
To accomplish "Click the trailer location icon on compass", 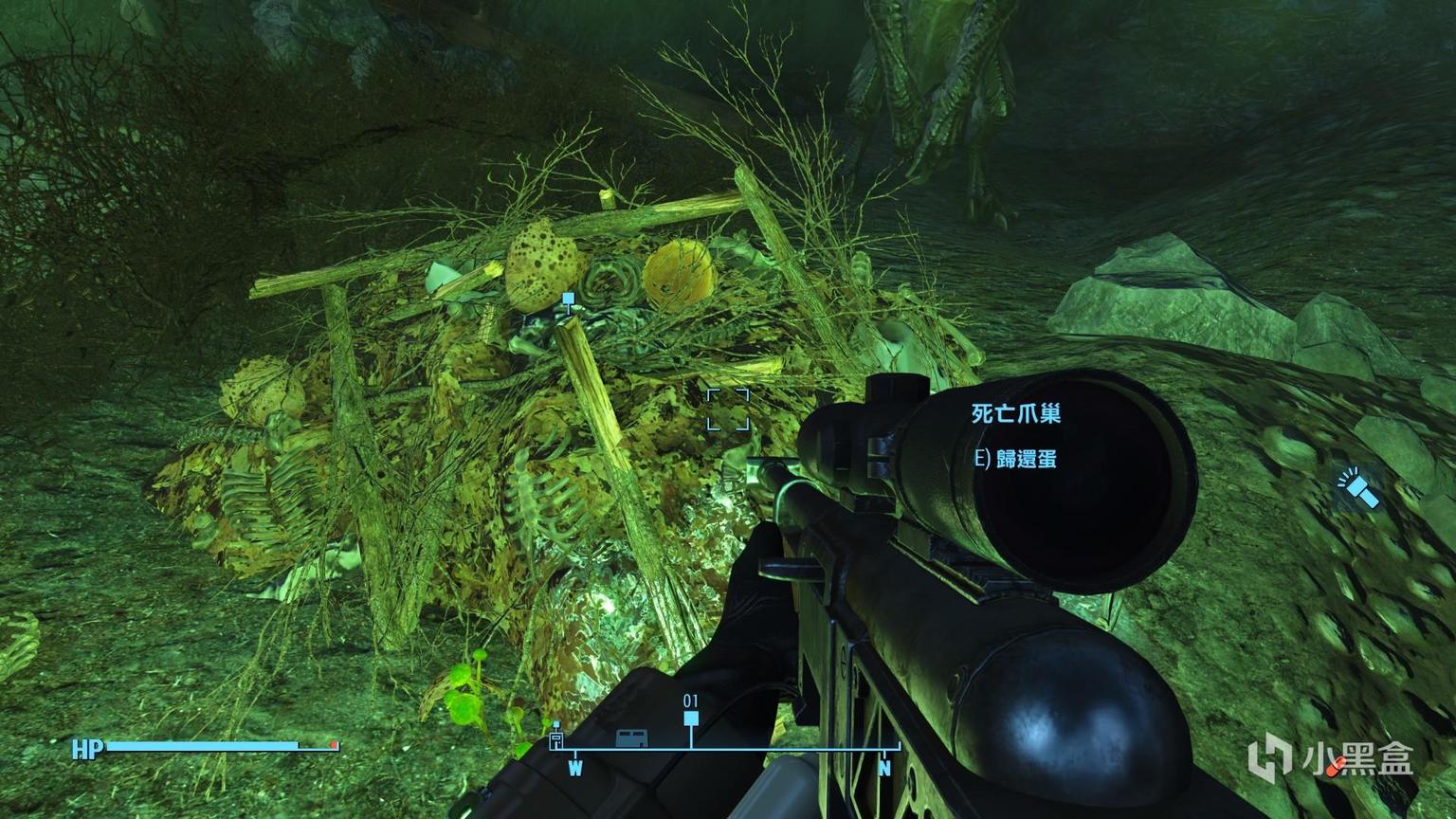I will click(630, 737).
